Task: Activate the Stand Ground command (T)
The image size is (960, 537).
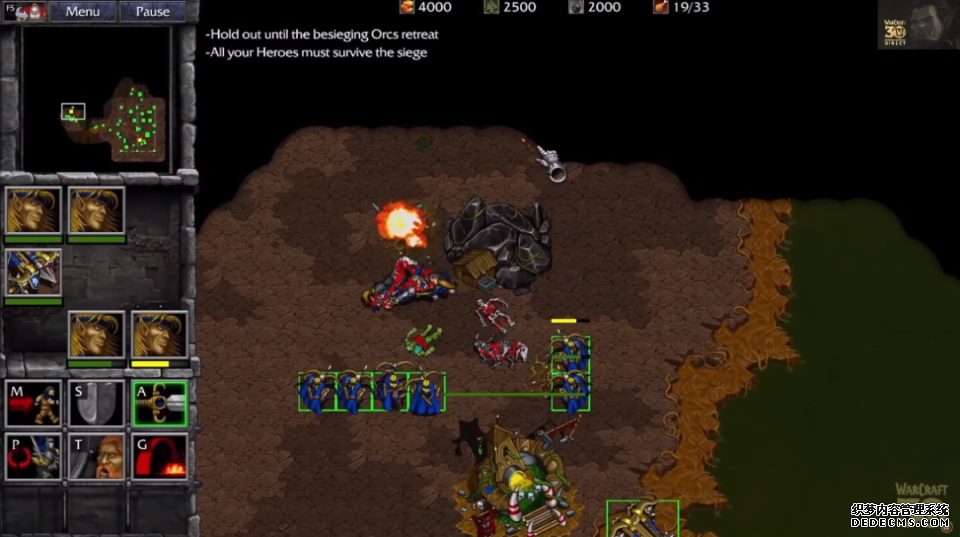Action: [x=96, y=457]
